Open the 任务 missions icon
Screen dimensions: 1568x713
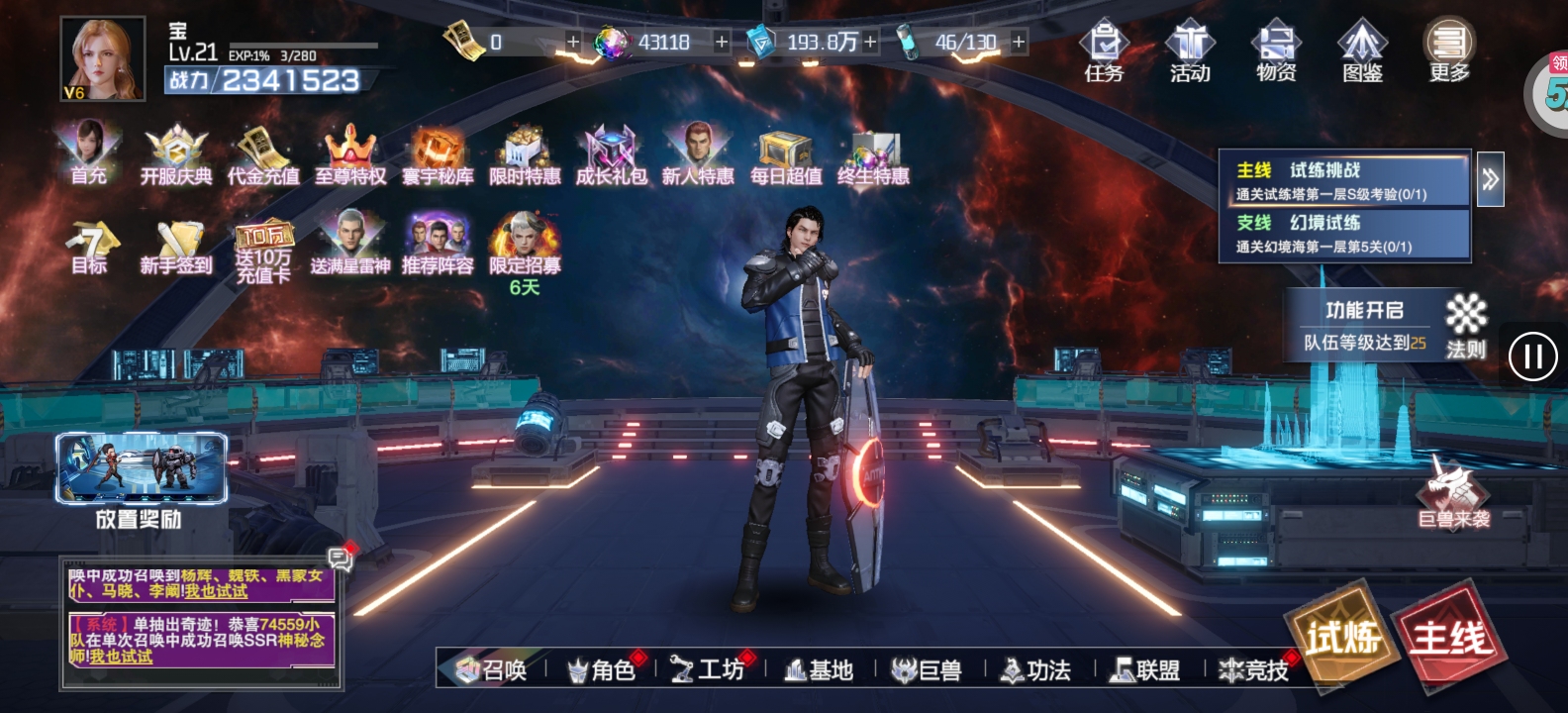click(x=1104, y=51)
